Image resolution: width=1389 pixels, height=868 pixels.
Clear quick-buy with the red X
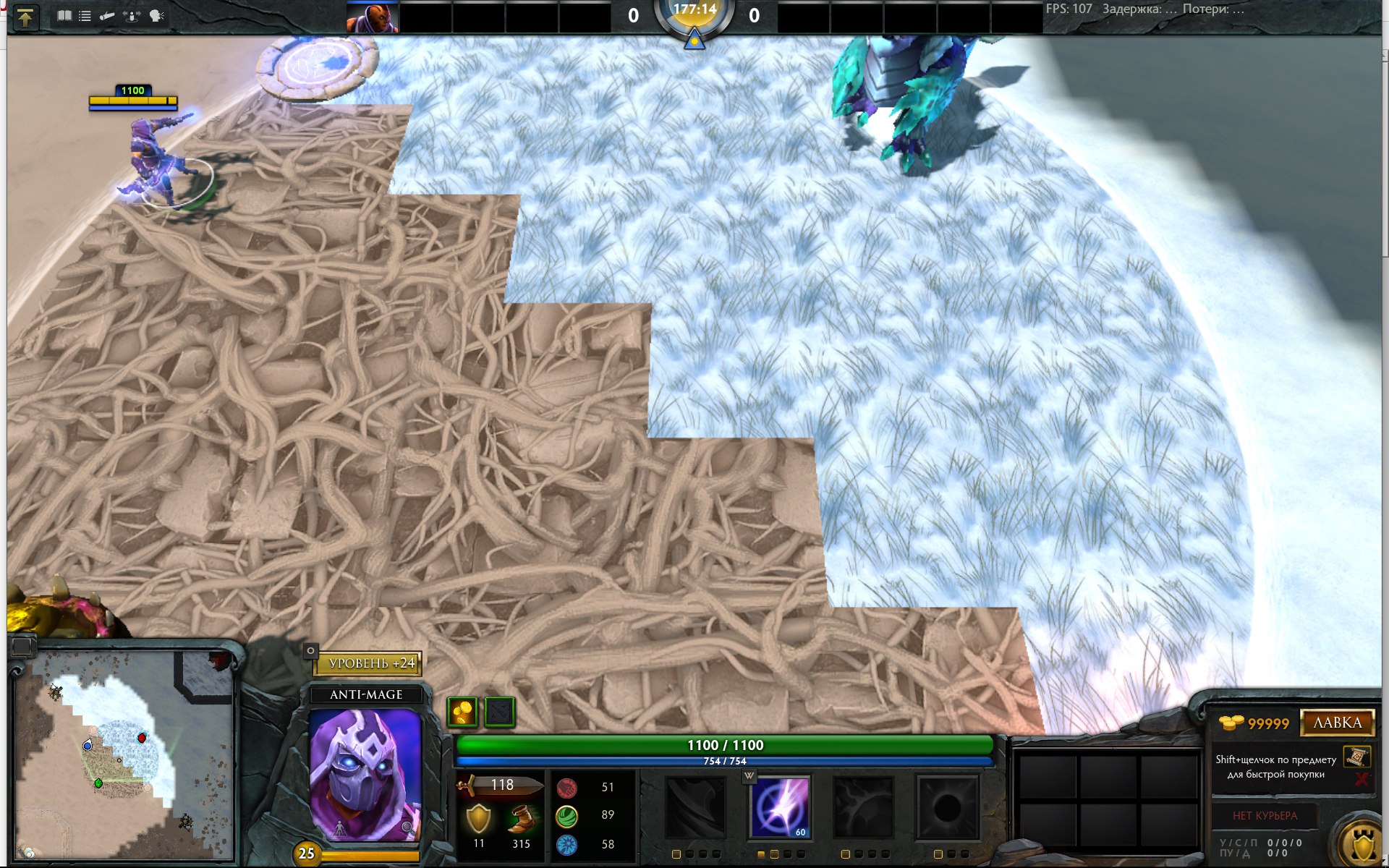[x=1362, y=779]
